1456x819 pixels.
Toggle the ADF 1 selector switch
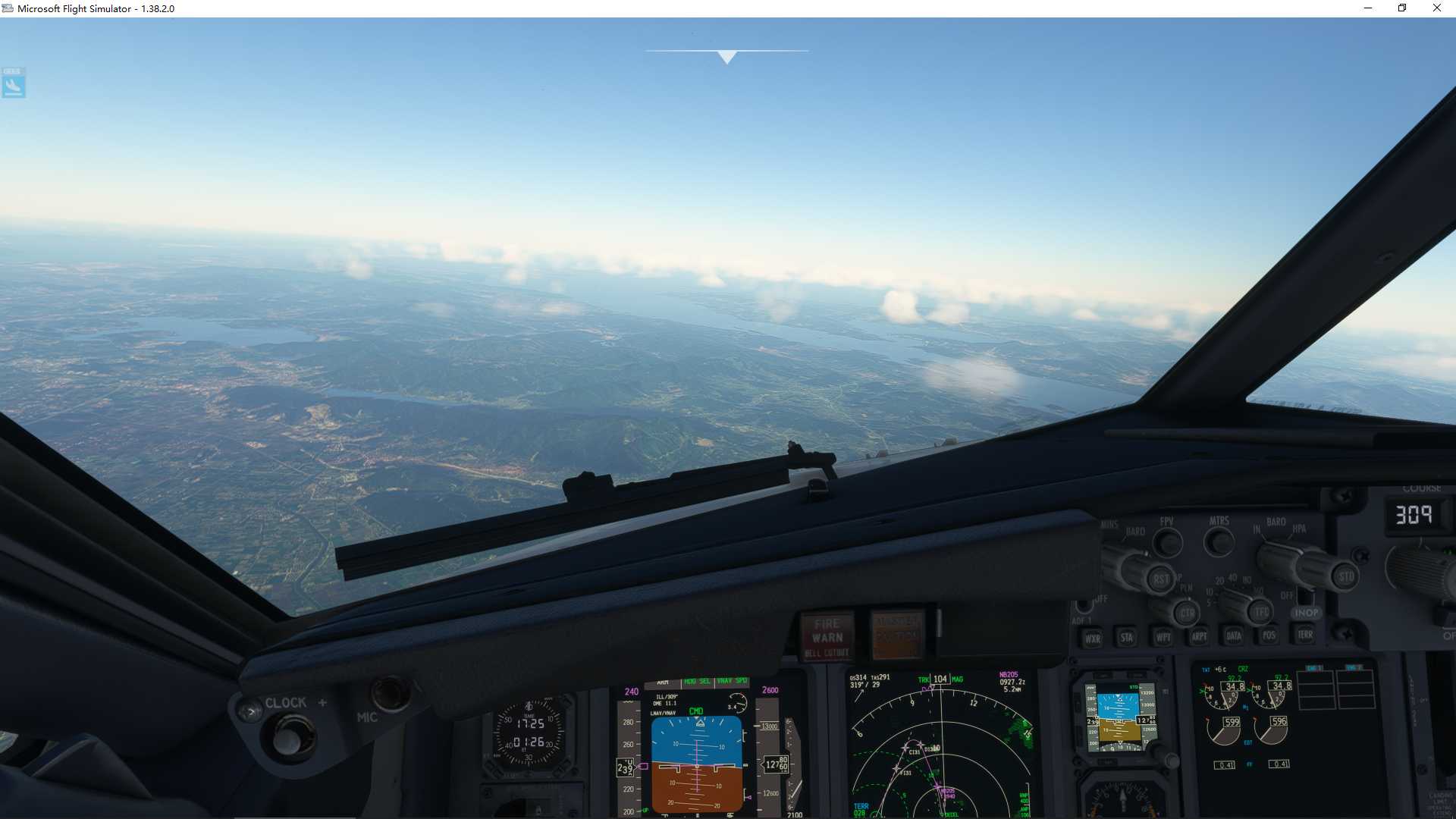tap(1084, 605)
